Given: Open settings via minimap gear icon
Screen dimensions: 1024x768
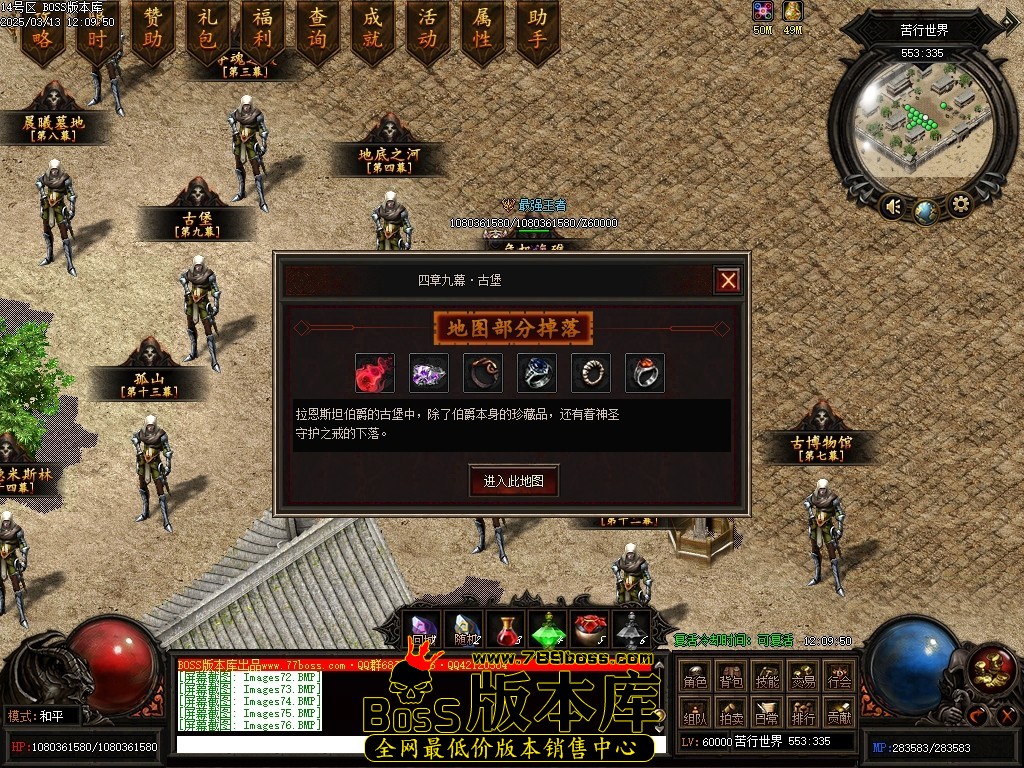Looking at the screenshot, I should point(960,206).
